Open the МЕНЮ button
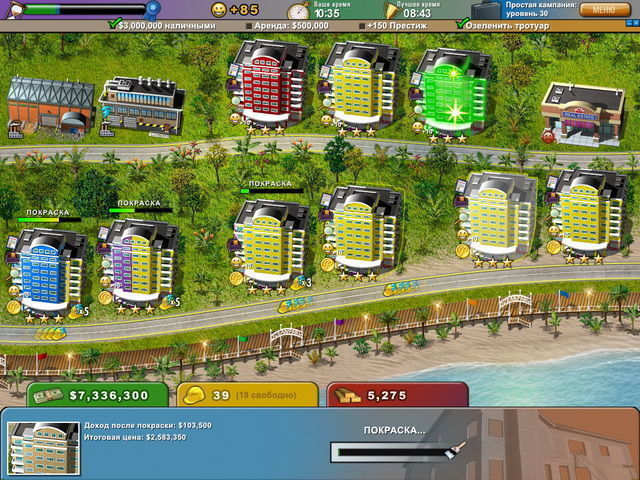 [603, 10]
